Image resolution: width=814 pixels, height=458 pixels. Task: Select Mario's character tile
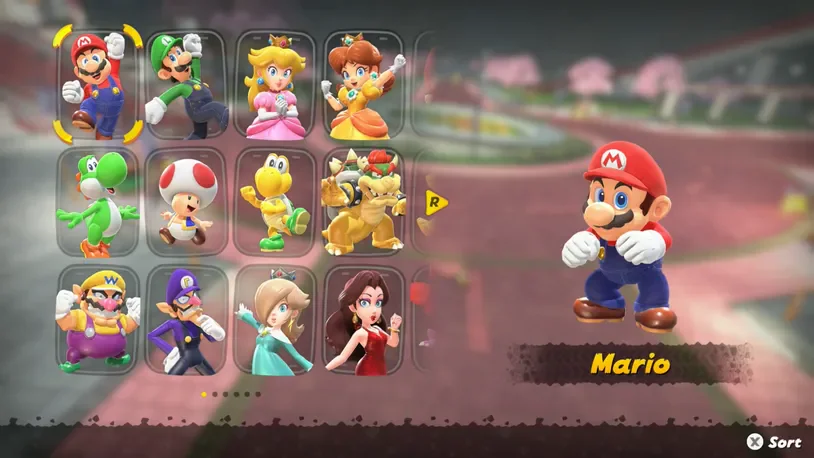pyautogui.click(x=98, y=85)
